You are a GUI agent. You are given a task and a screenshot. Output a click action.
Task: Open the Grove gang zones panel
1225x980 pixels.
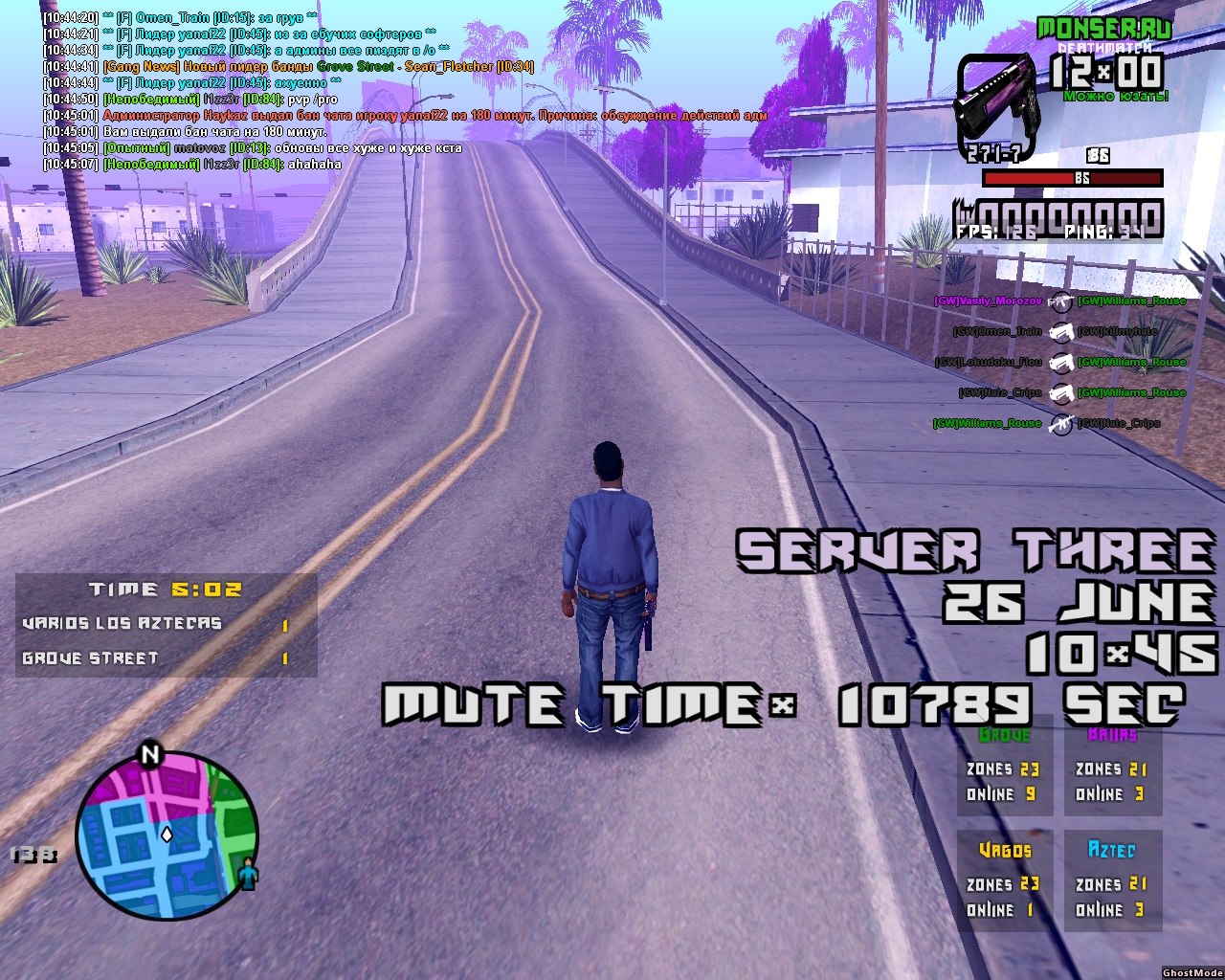[1004, 767]
